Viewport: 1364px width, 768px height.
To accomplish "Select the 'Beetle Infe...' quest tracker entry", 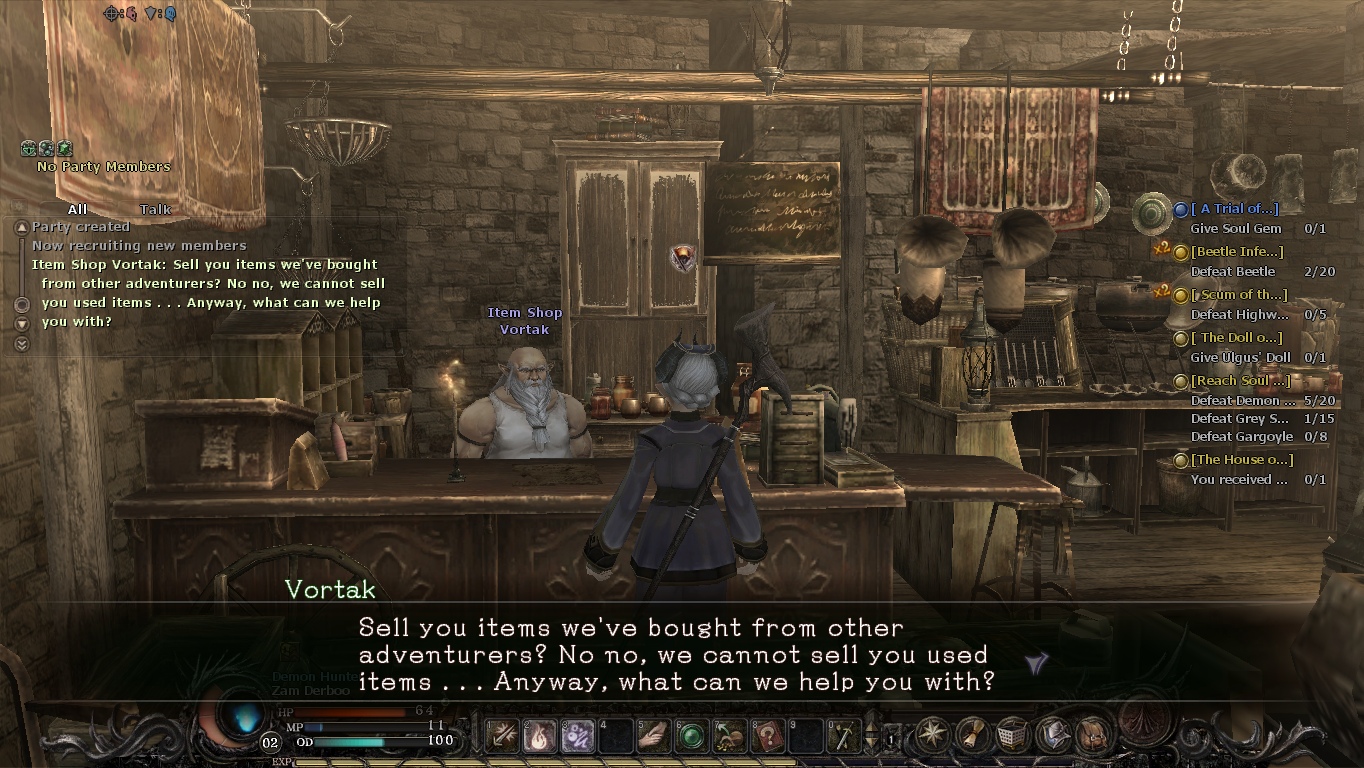I will pyautogui.click(x=1238, y=252).
